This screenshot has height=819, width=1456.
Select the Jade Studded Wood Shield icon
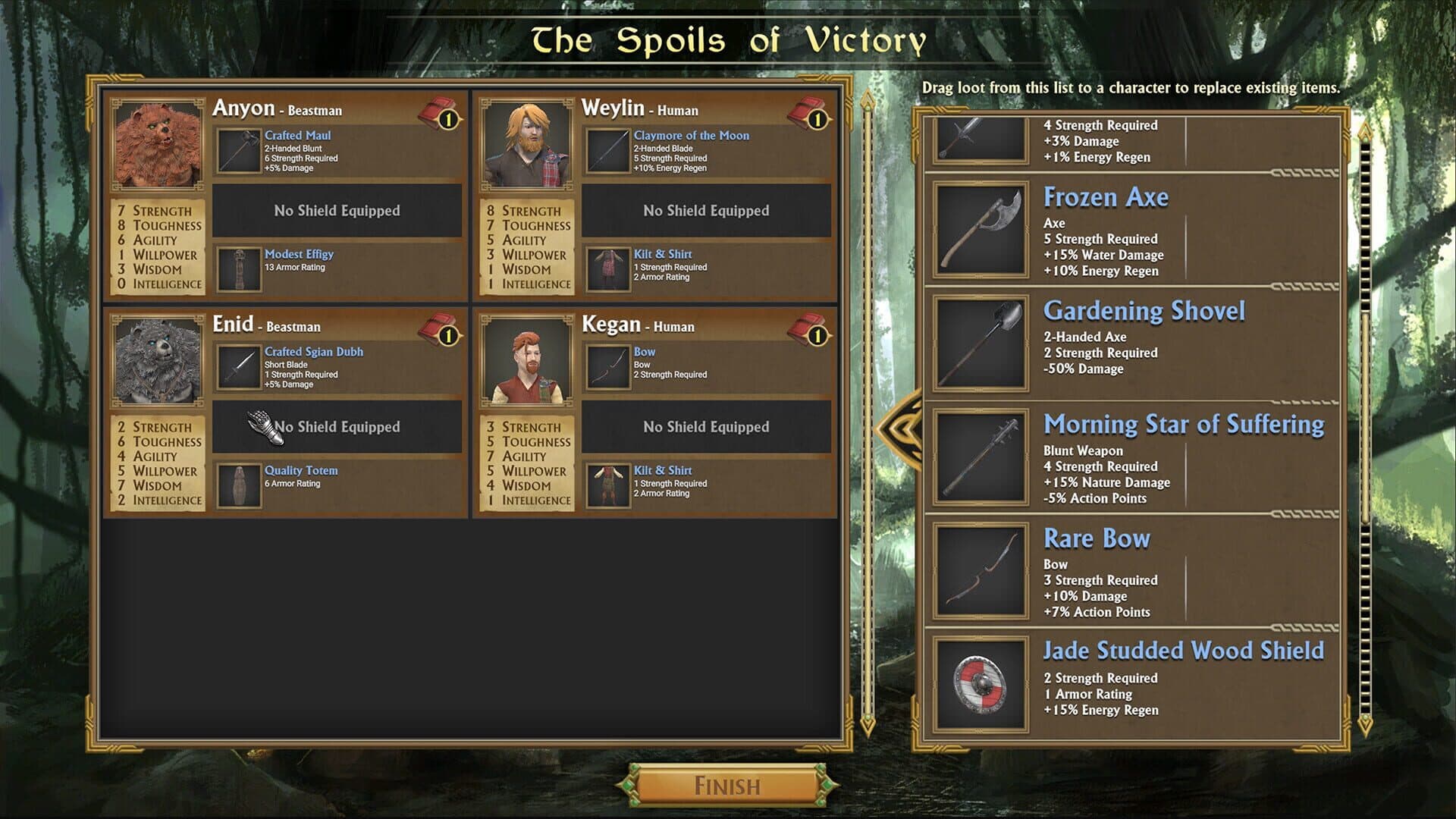[x=981, y=684]
